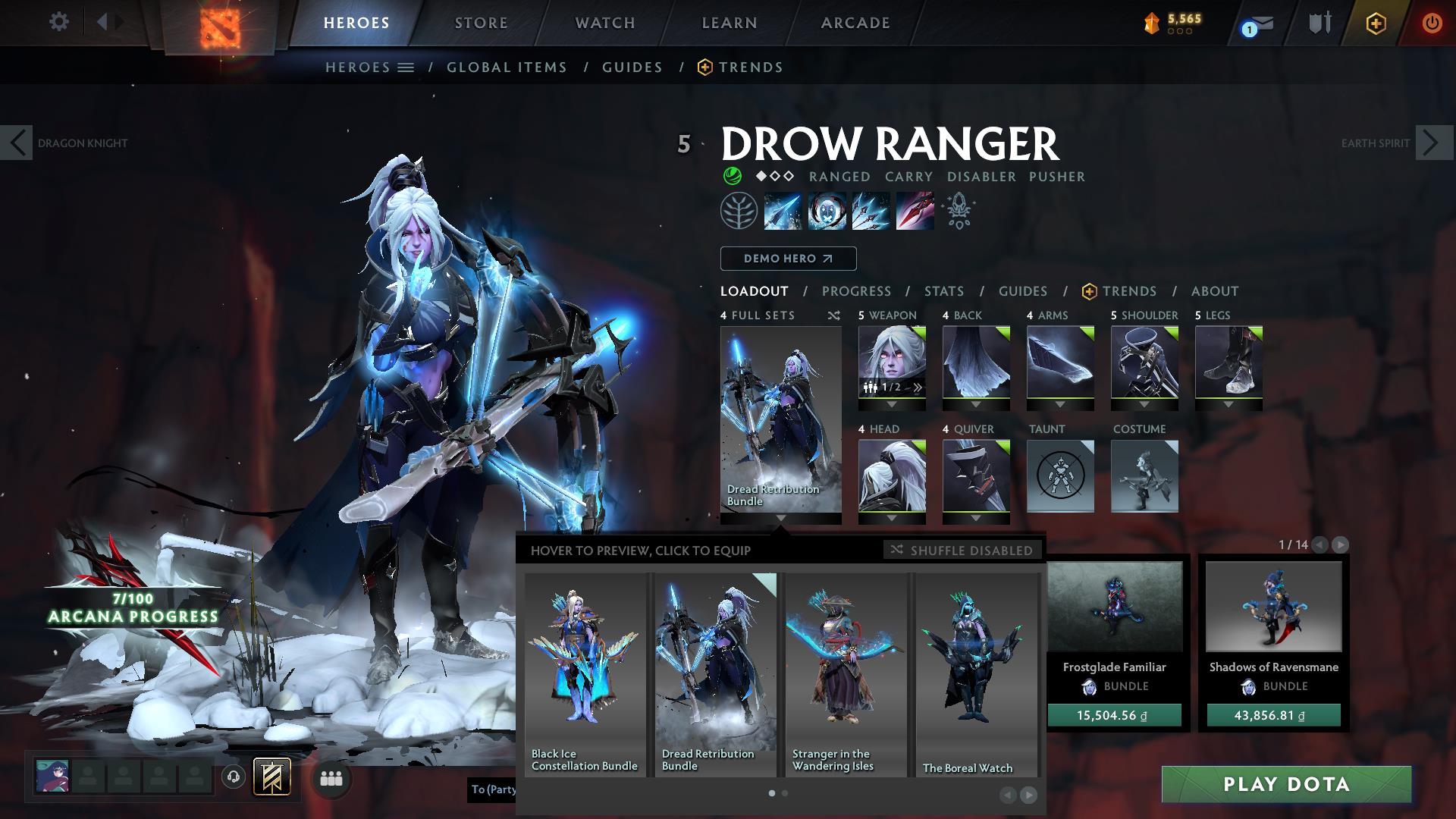Open the Store menu item
The image size is (1456, 819).
[481, 23]
